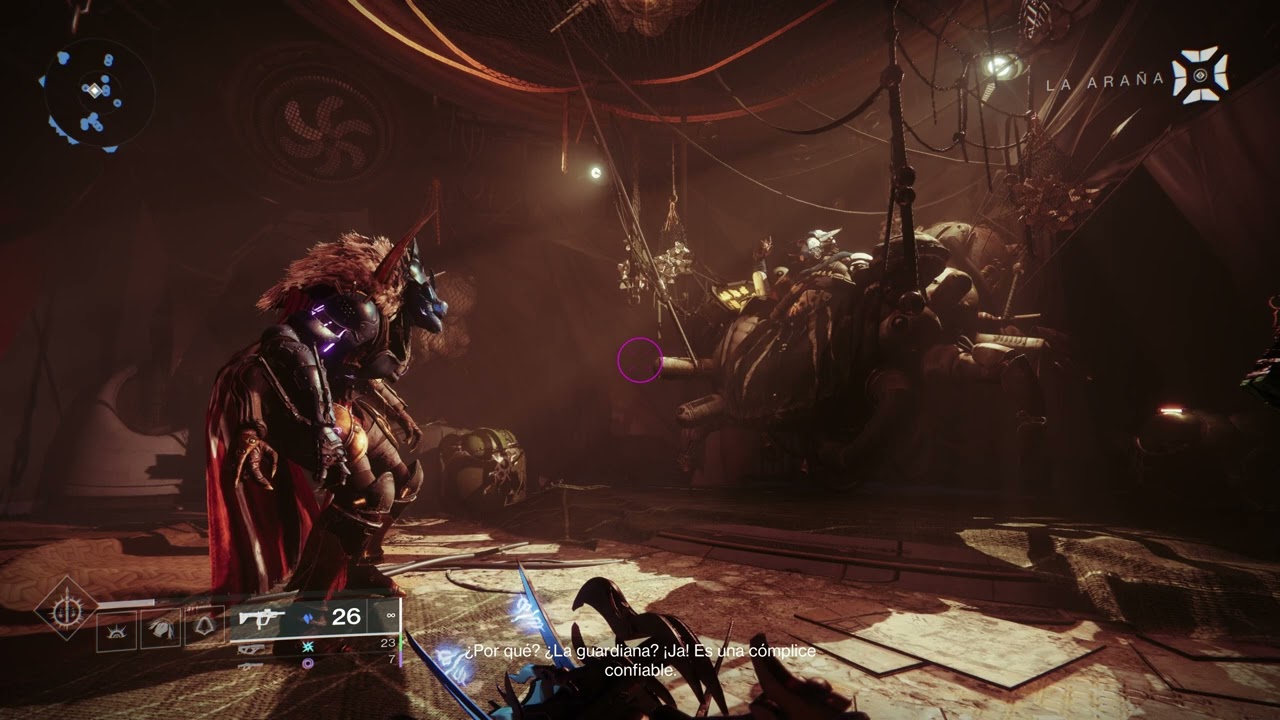
Task: Click the radar in the top-left corner
Action: click(96, 93)
